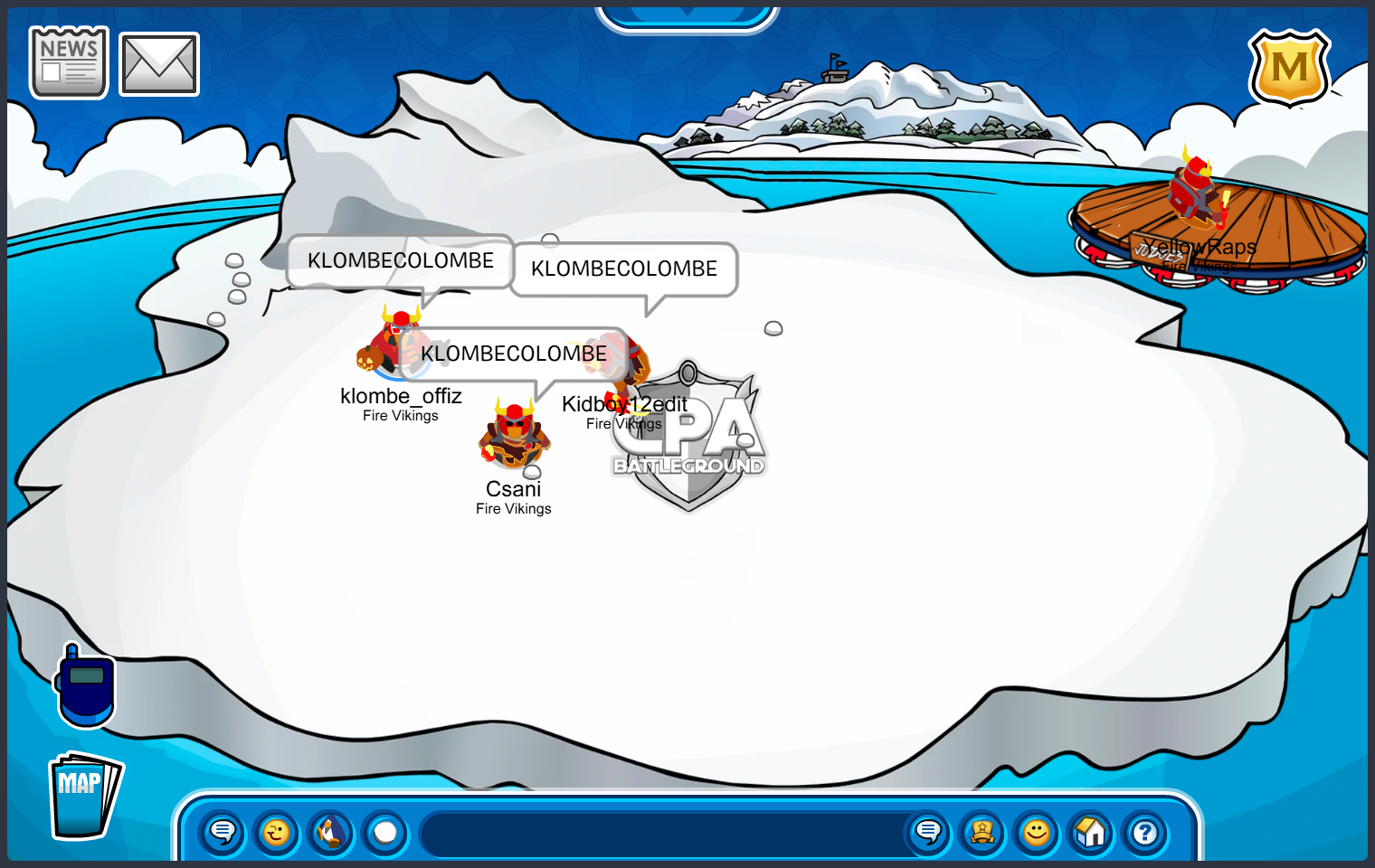Go to your igloo via house icon
This screenshot has width=1375, height=868.
click(x=1091, y=832)
